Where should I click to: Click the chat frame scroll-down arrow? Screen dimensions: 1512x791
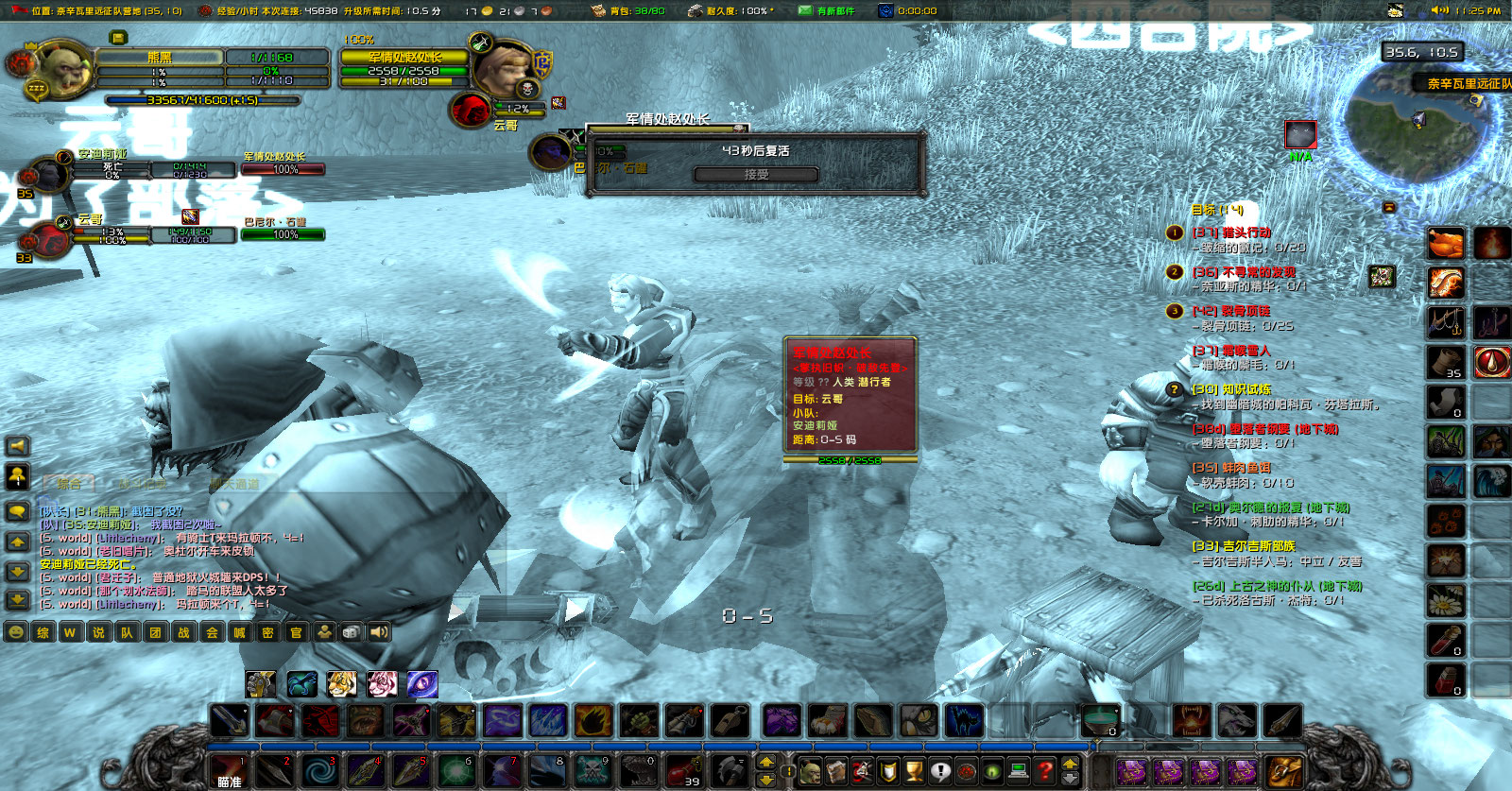click(x=17, y=572)
